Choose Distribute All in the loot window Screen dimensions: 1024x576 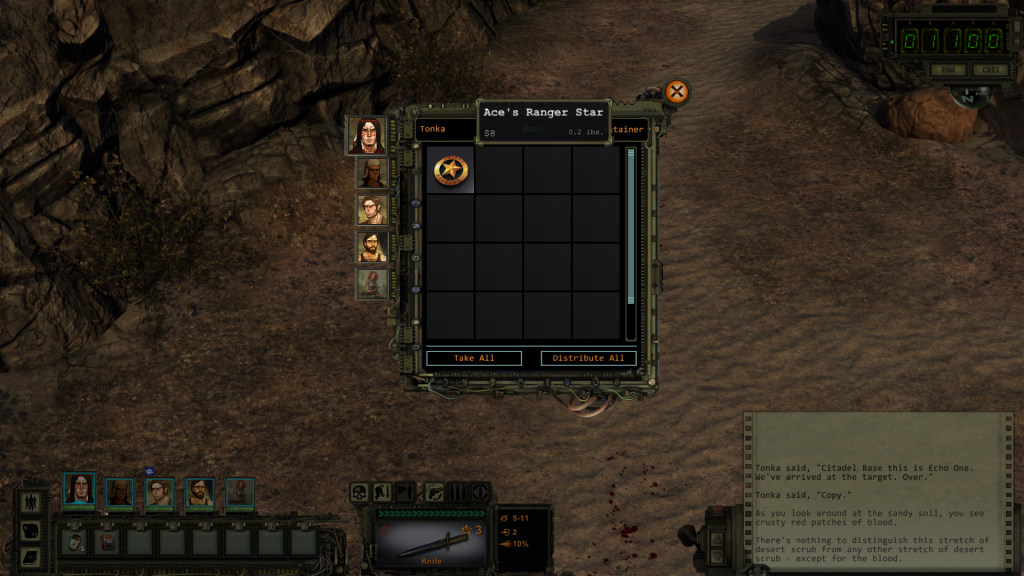[x=588, y=358]
